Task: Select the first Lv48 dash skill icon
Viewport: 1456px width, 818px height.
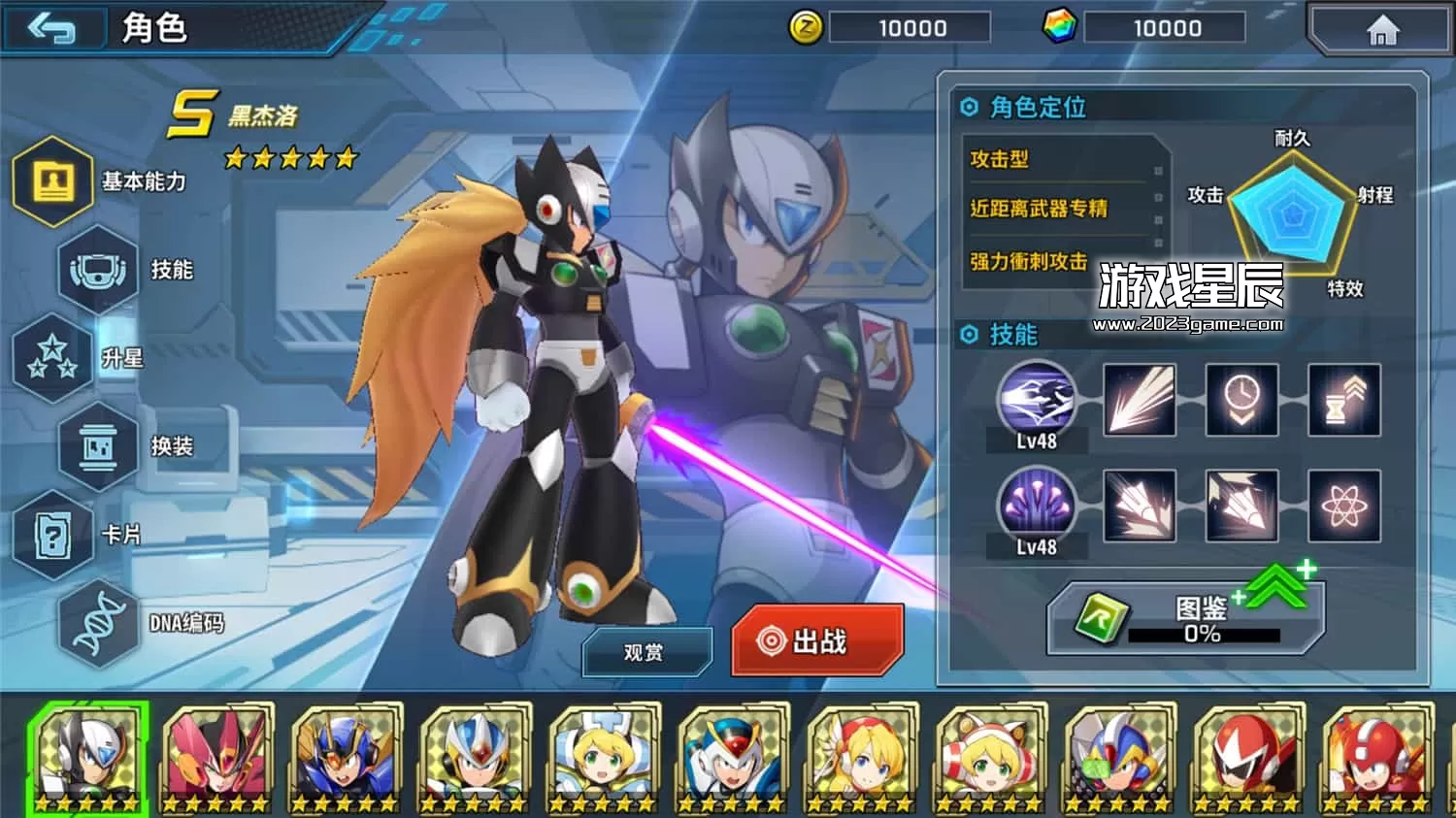Action: [x=1036, y=398]
